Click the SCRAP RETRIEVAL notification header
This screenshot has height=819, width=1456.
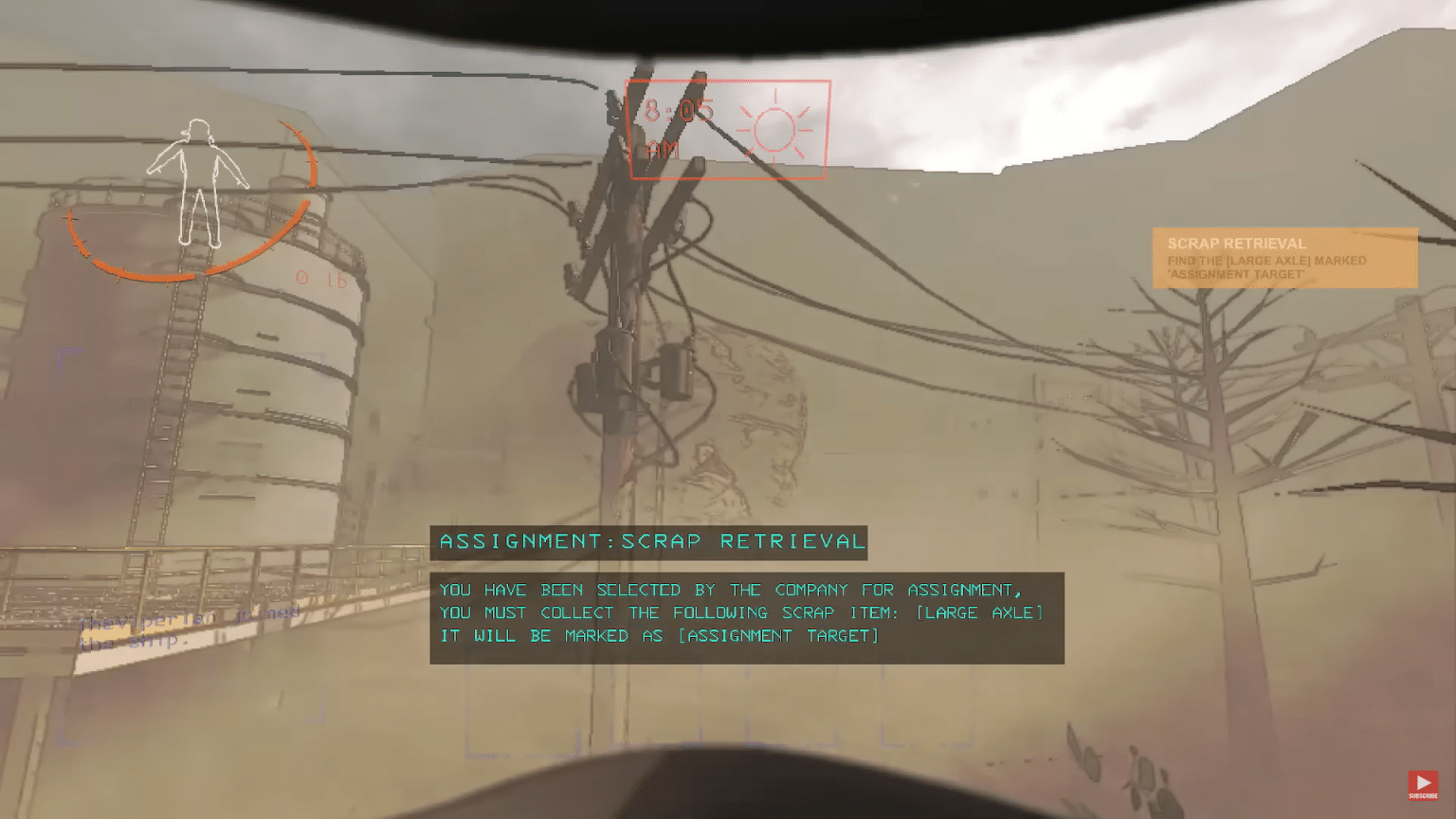[x=1237, y=243]
